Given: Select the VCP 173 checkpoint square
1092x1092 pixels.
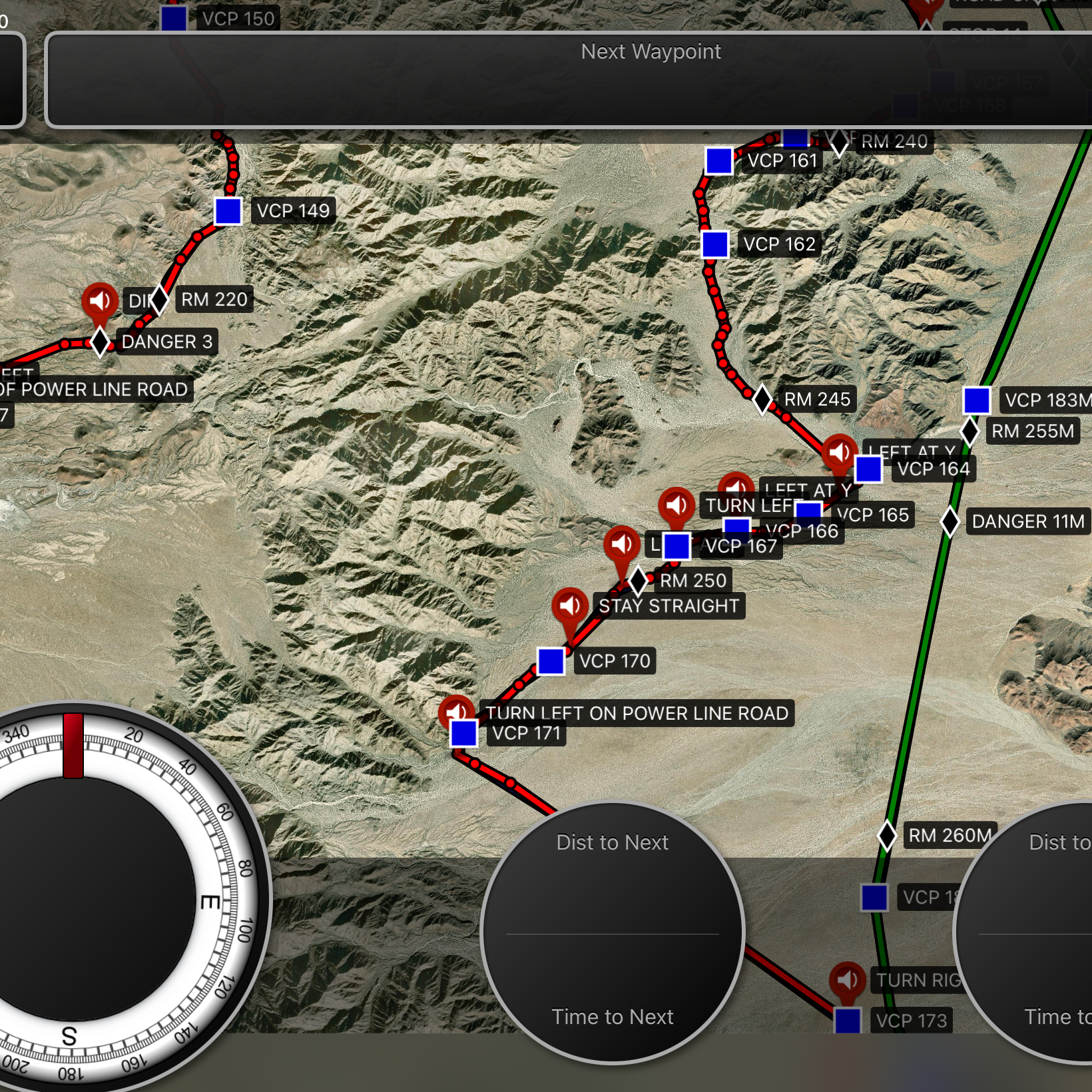Looking at the screenshot, I should pyautogui.click(x=848, y=1020).
